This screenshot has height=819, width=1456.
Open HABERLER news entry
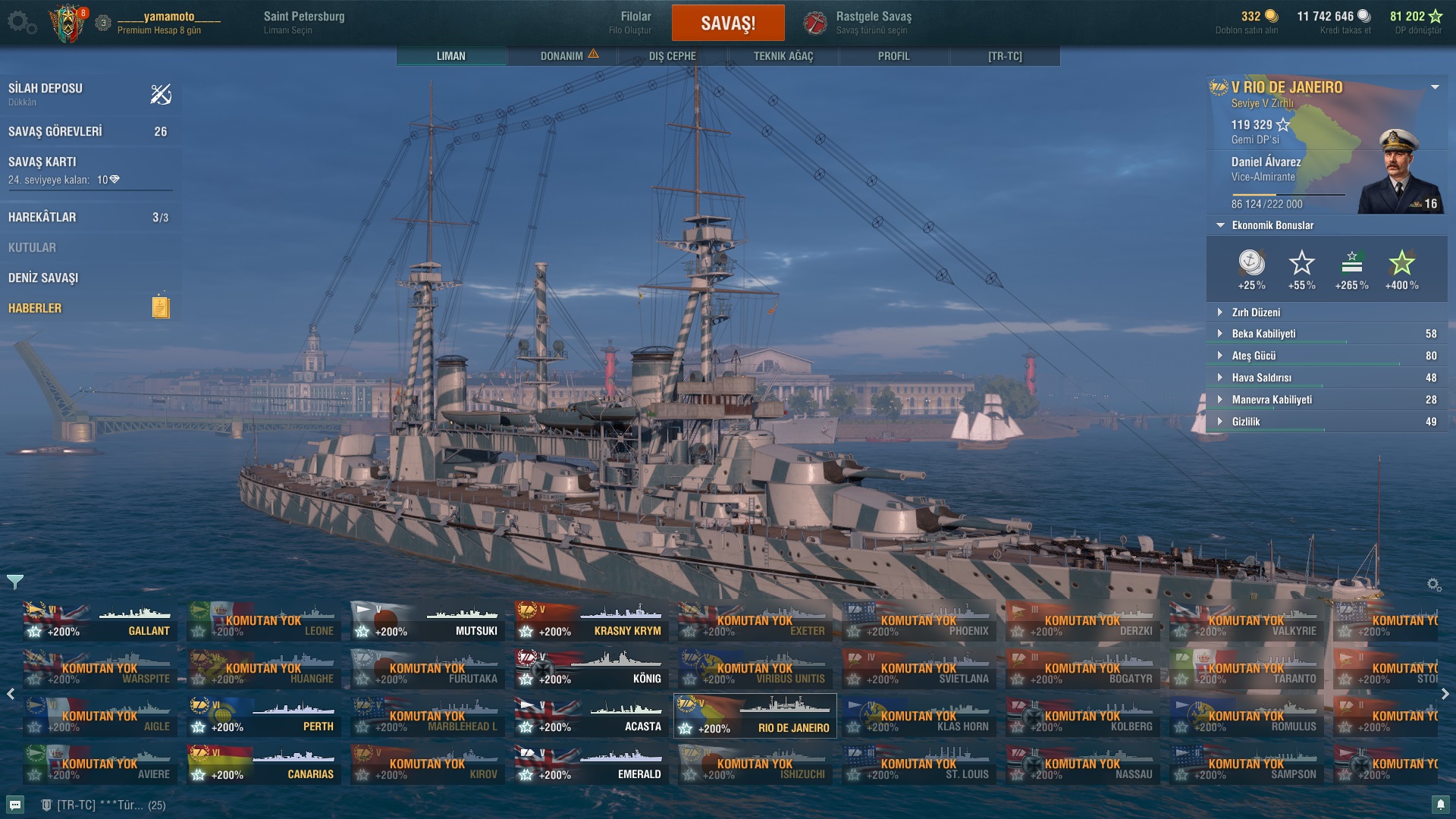click(x=35, y=309)
